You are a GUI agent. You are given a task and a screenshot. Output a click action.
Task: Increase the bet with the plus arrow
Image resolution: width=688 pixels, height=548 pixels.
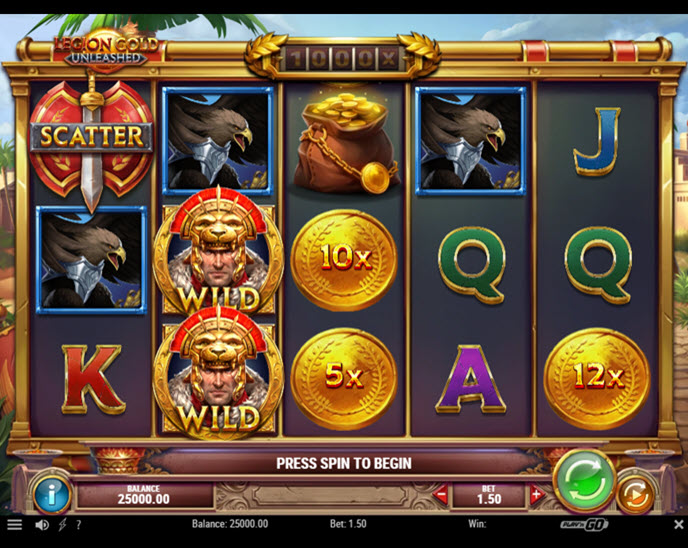tap(536, 494)
